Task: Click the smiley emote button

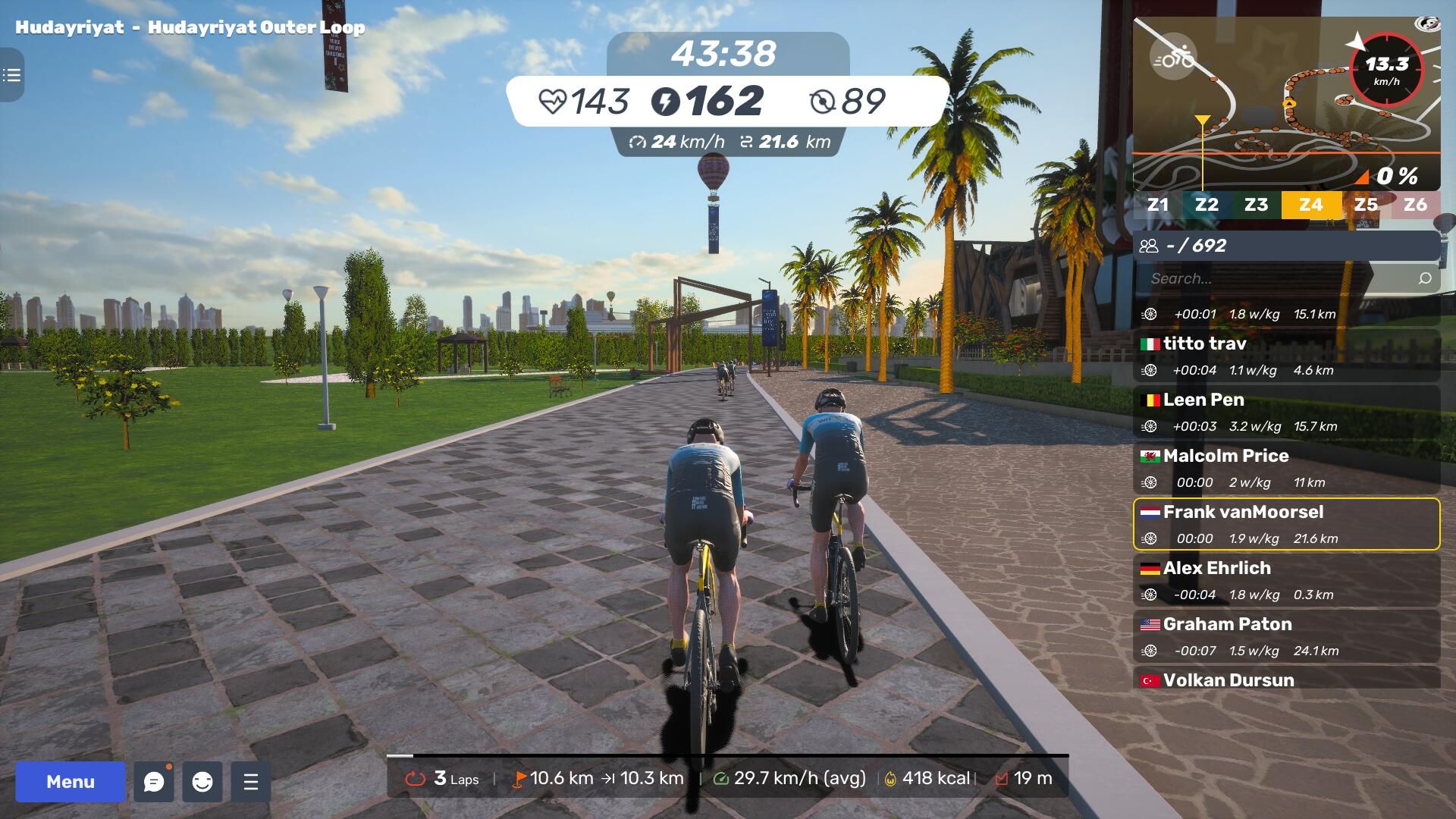Action: 202,782
